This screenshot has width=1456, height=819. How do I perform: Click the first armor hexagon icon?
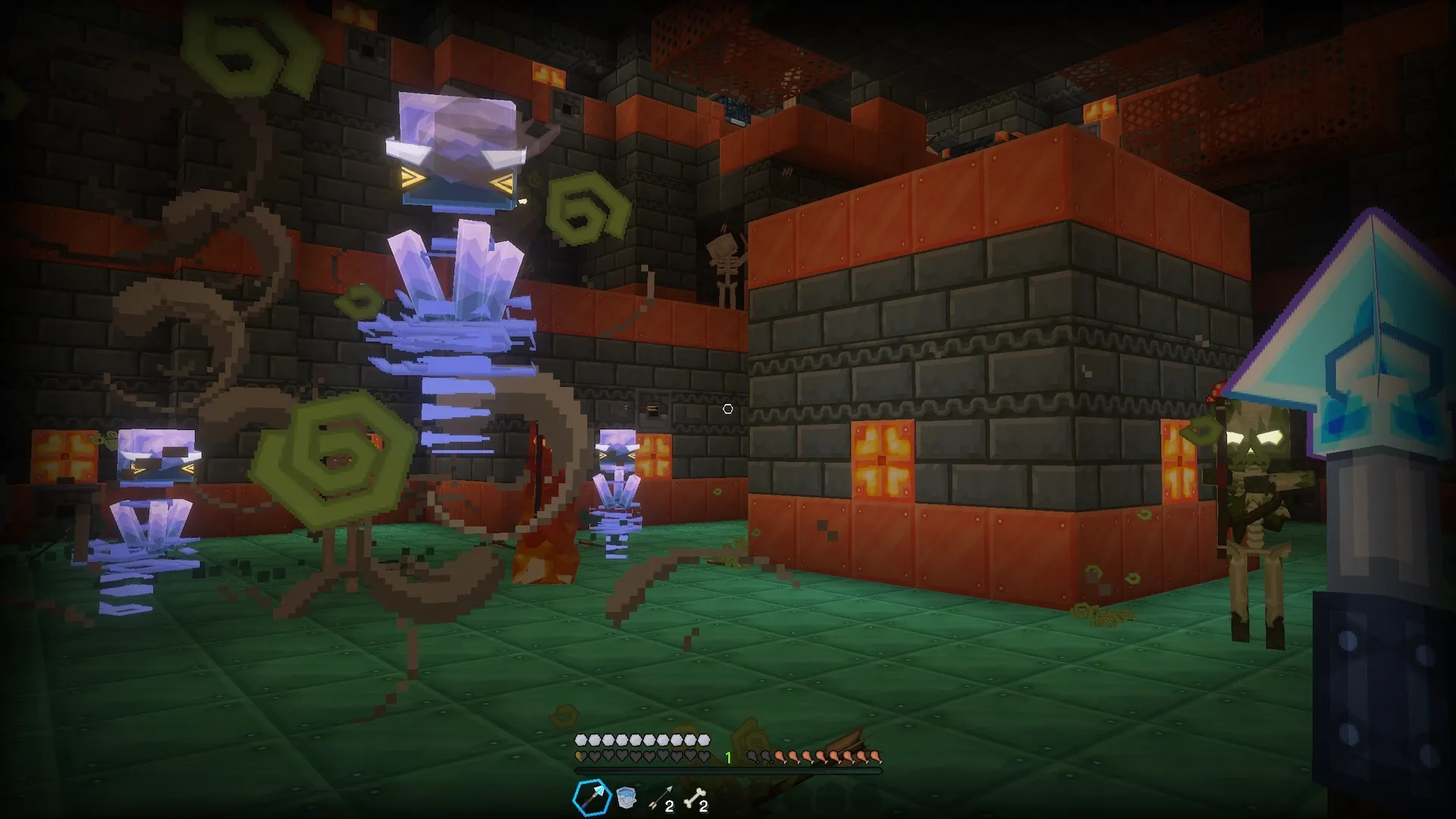click(x=580, y=739)
